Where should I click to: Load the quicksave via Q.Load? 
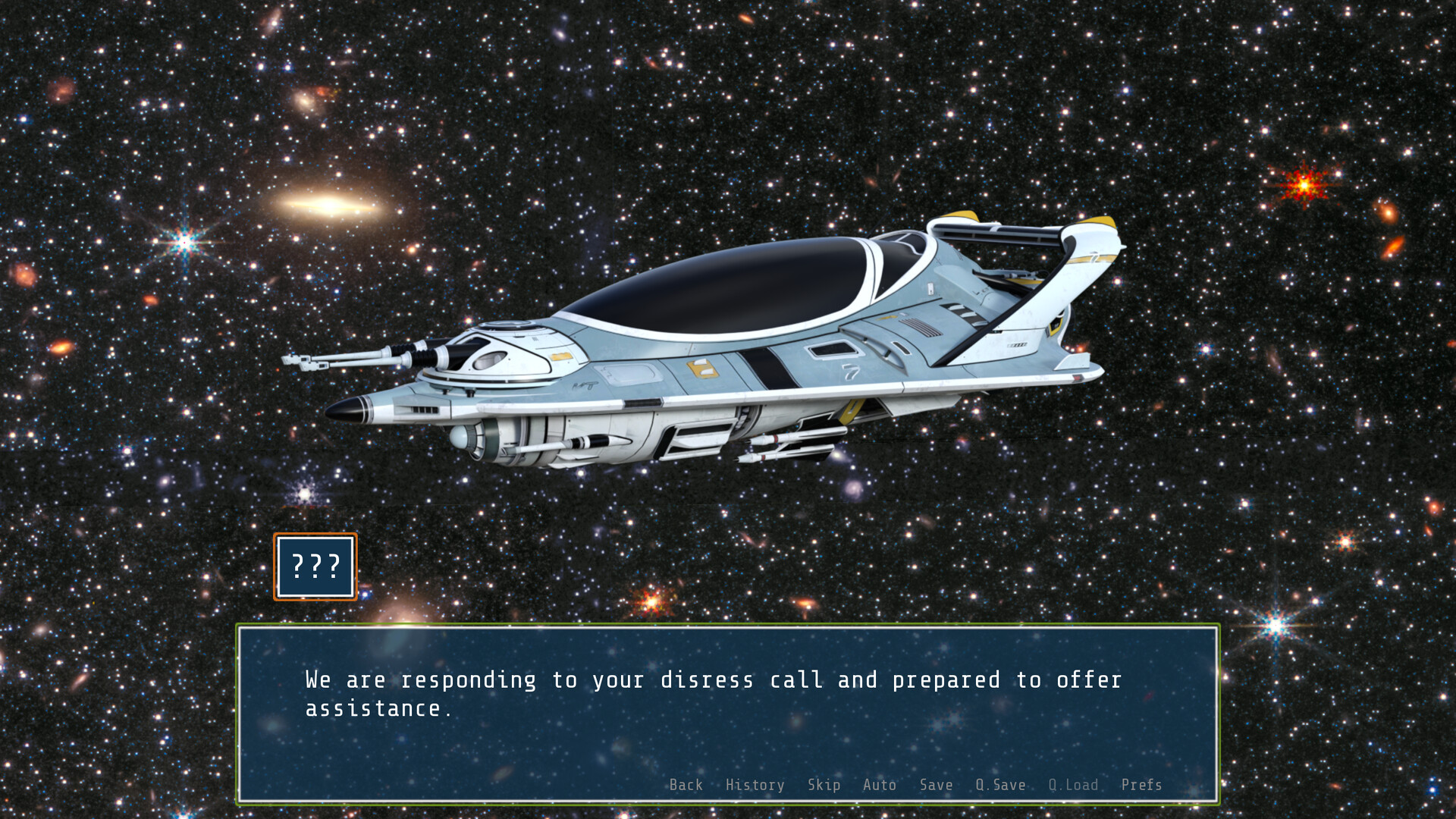tap(1072, 785)
